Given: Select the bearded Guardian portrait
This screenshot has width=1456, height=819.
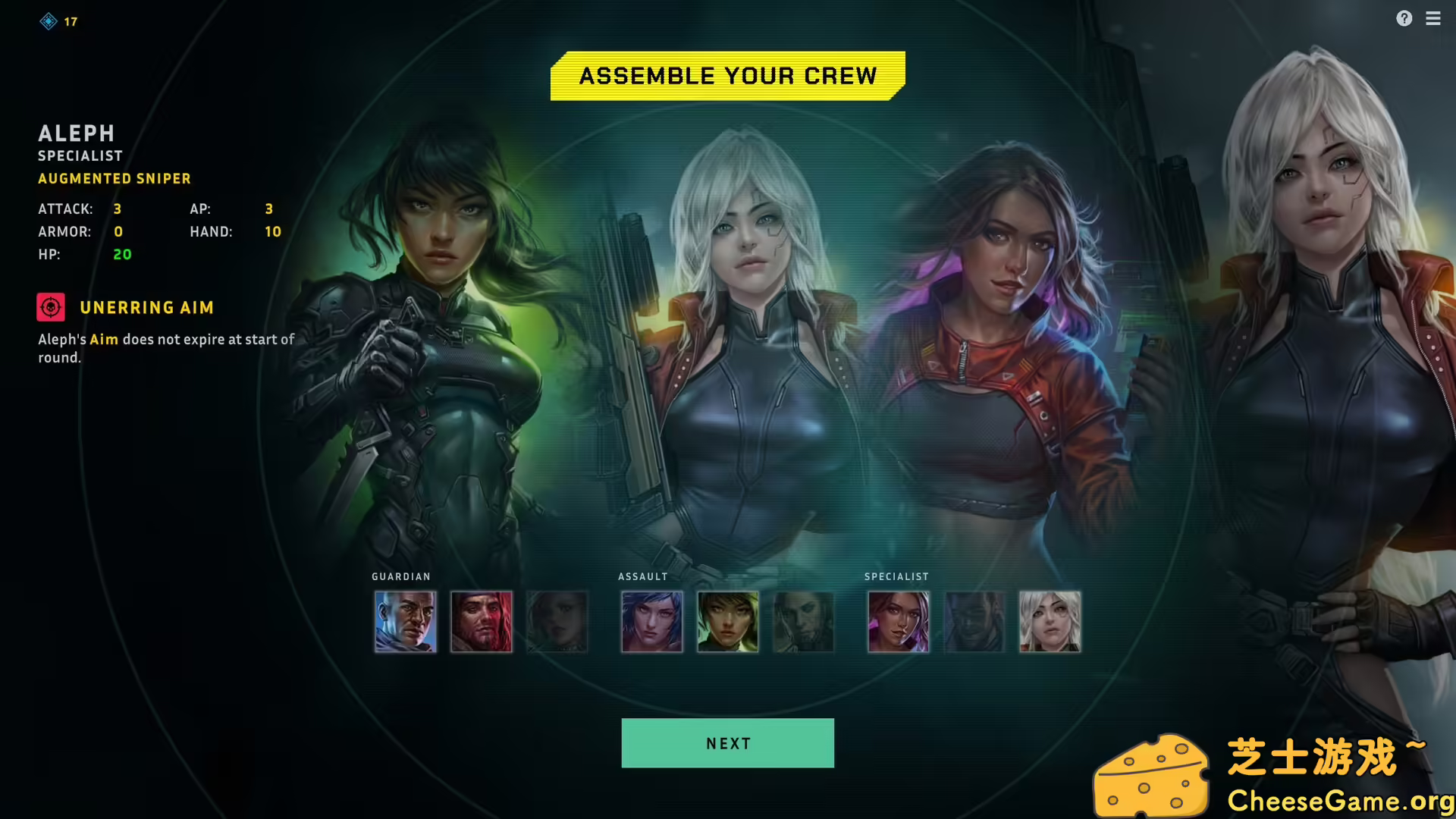Looking at the screenshot, I should pyautogui.click(x=481, y=622).
